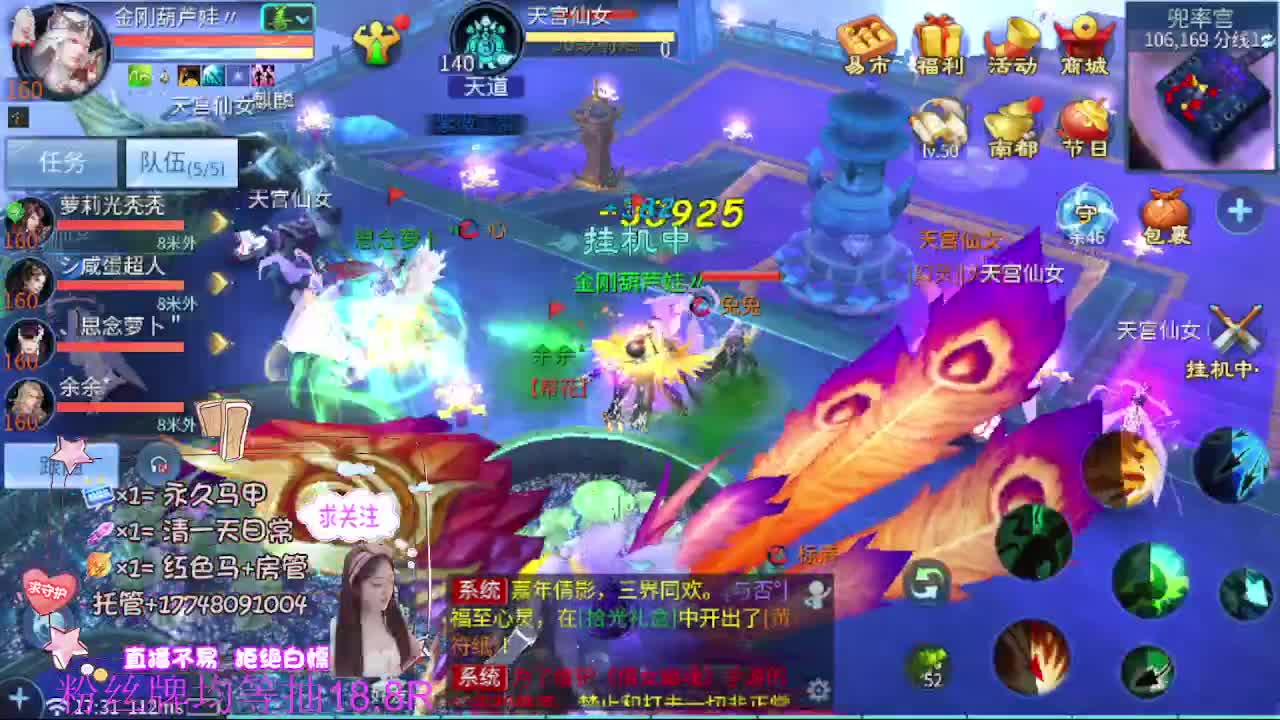
Task: Tap the 天道 emblem under the boss bar
Action: (487, 88)
